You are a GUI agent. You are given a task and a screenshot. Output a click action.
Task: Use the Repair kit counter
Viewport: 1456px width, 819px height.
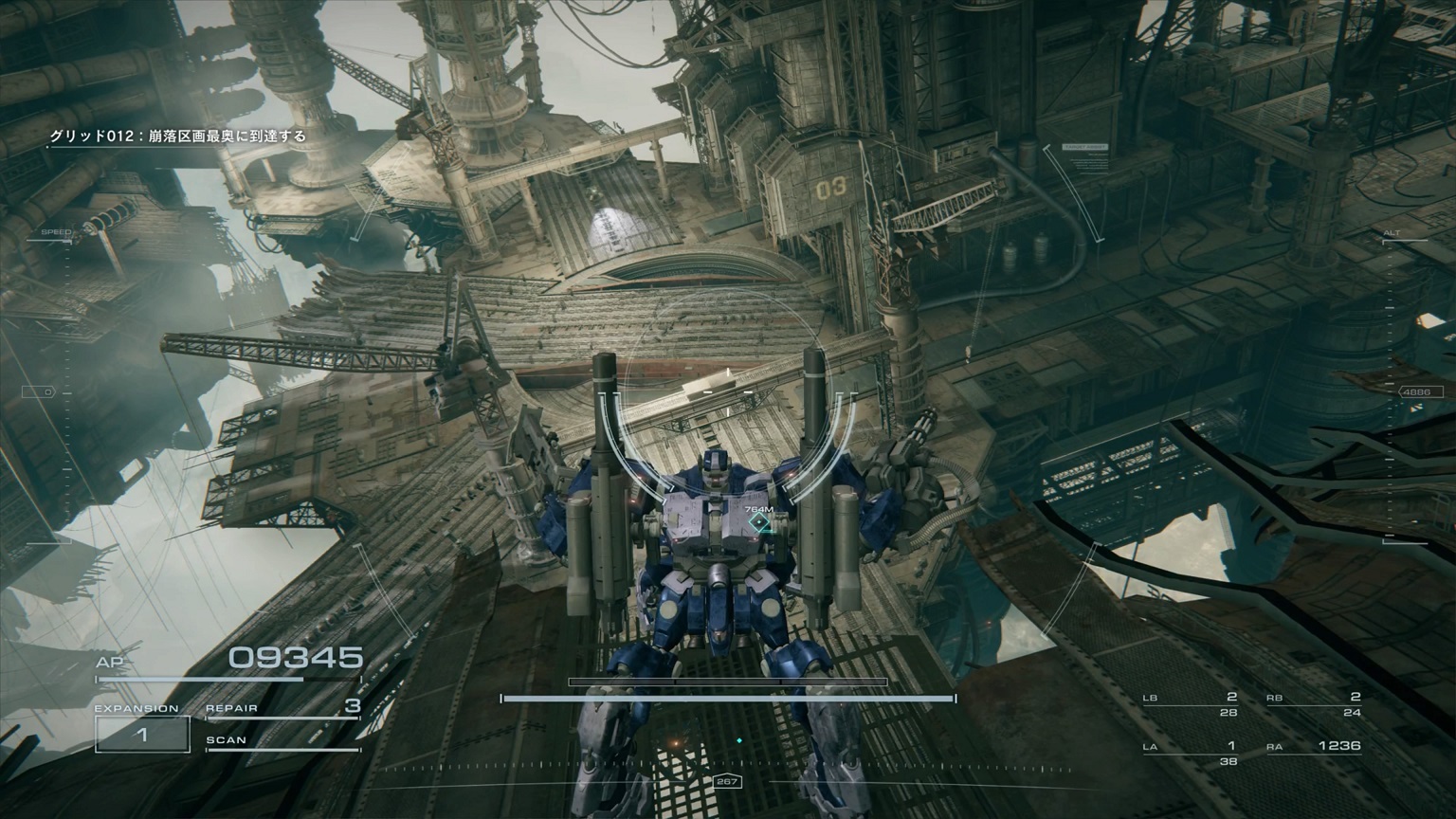[282, 708]
